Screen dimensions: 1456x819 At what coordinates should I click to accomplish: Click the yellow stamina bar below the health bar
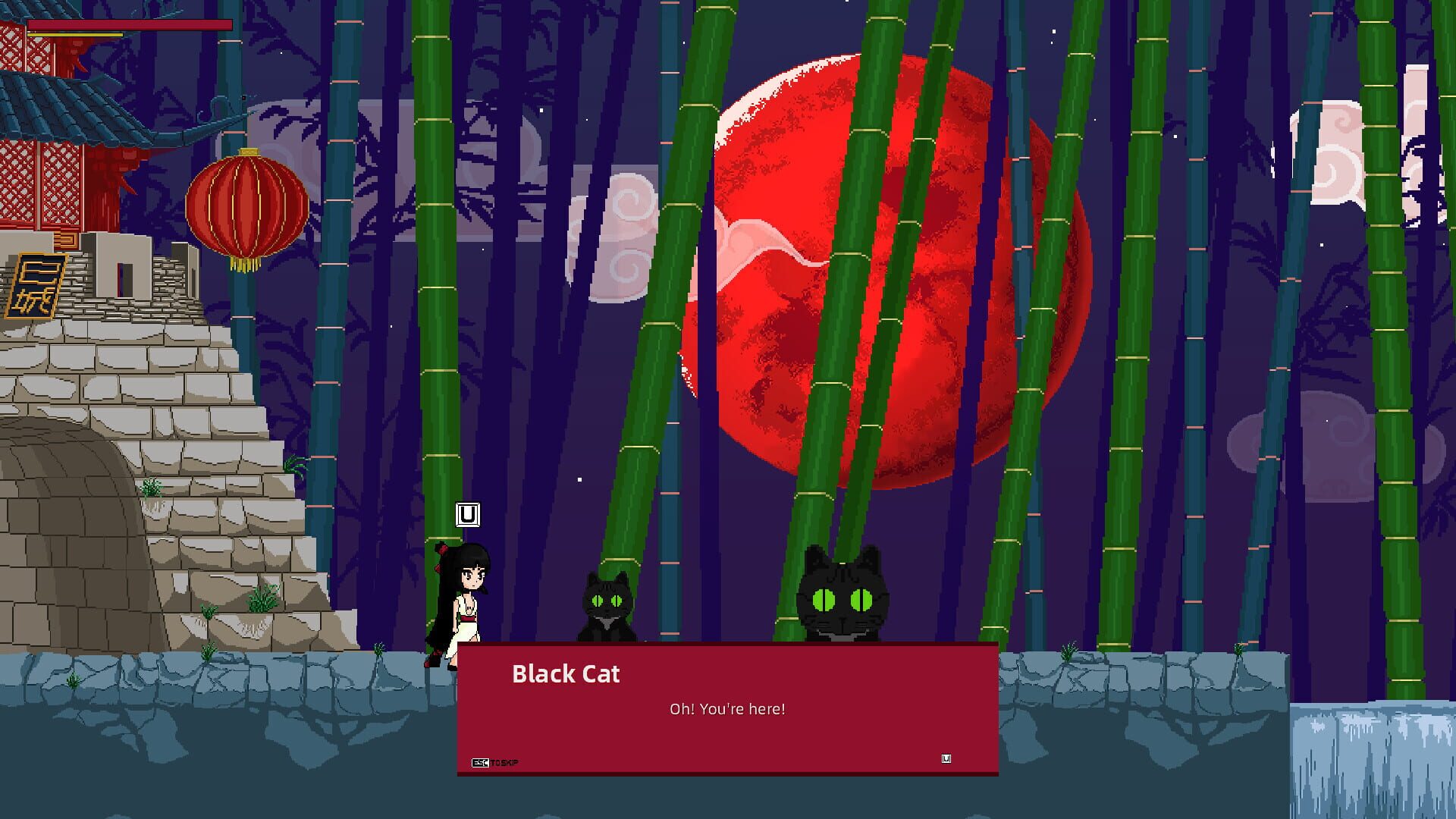point(76,33)
